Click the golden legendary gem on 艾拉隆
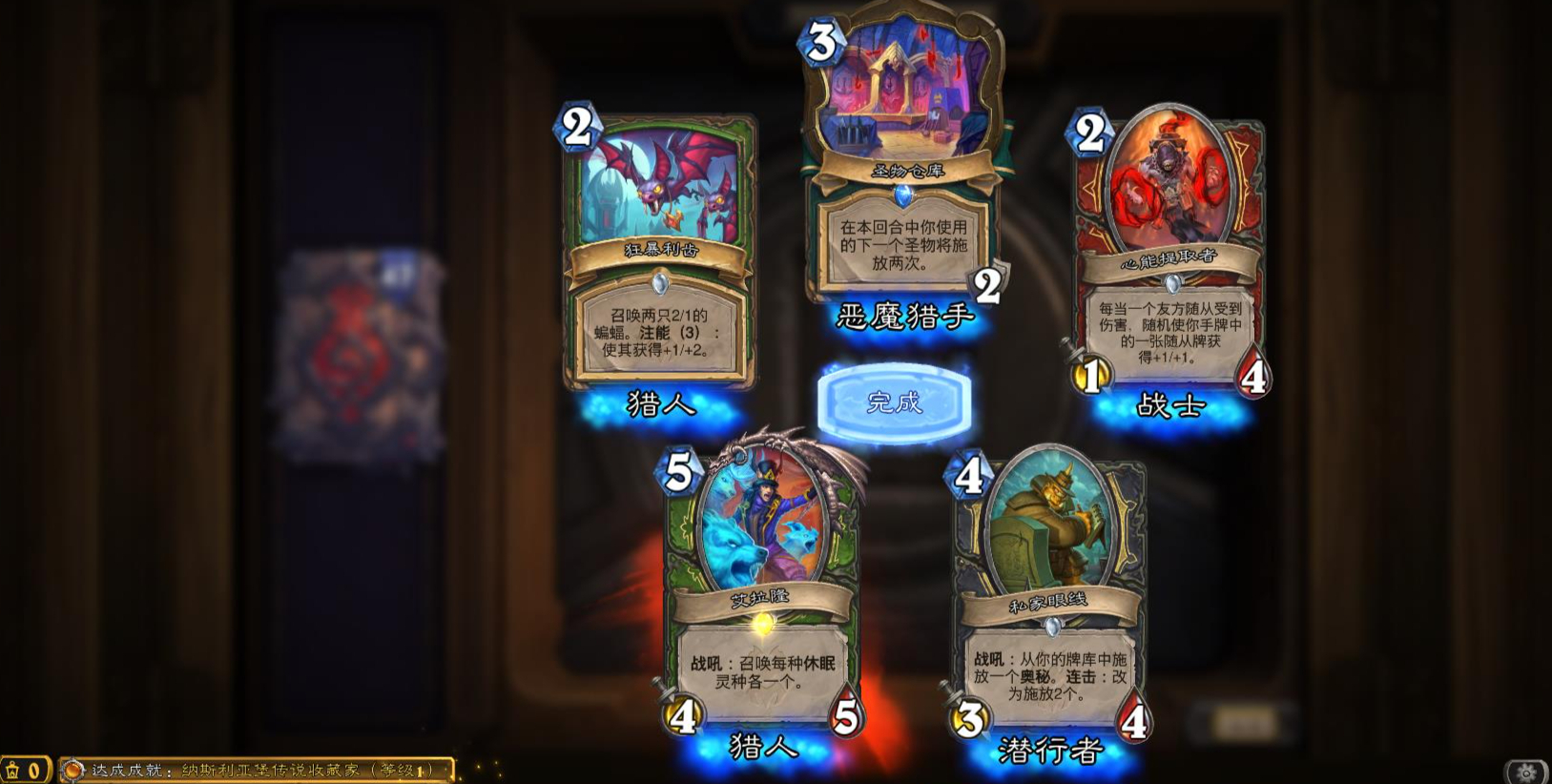1552x784 pixels. [763, 624]
